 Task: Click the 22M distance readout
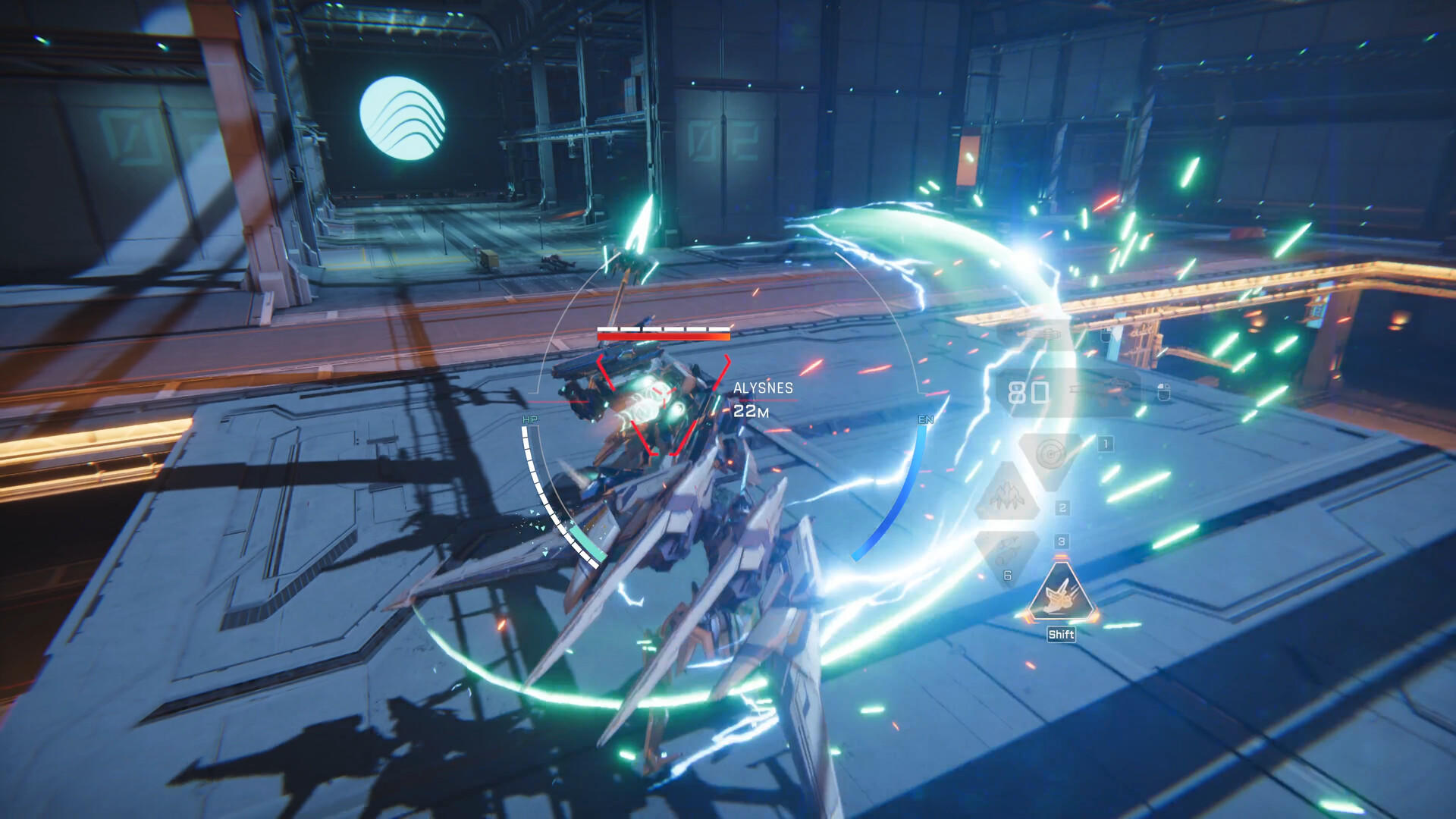(x=752, y=410)
